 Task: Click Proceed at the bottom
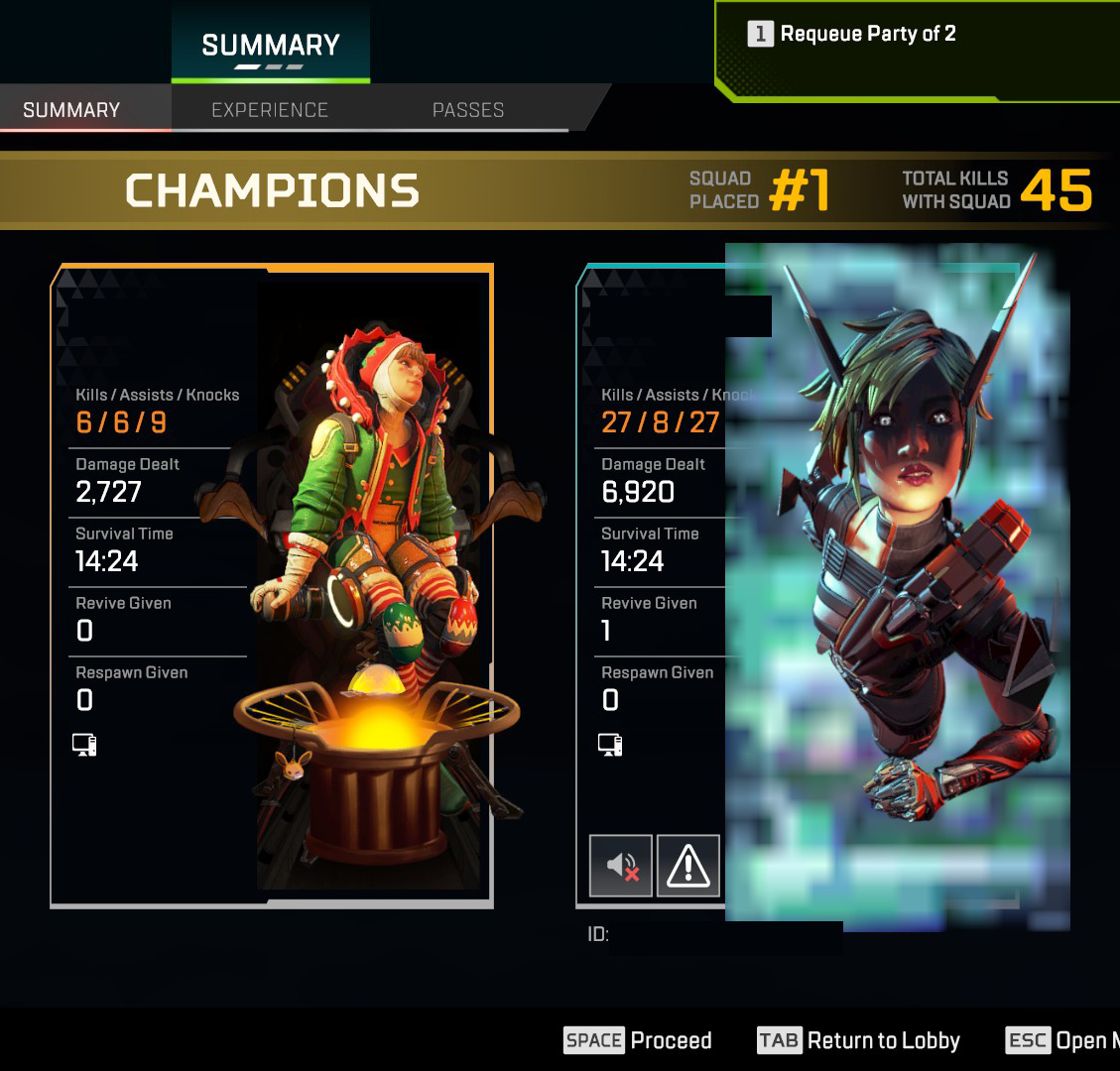639,1040
